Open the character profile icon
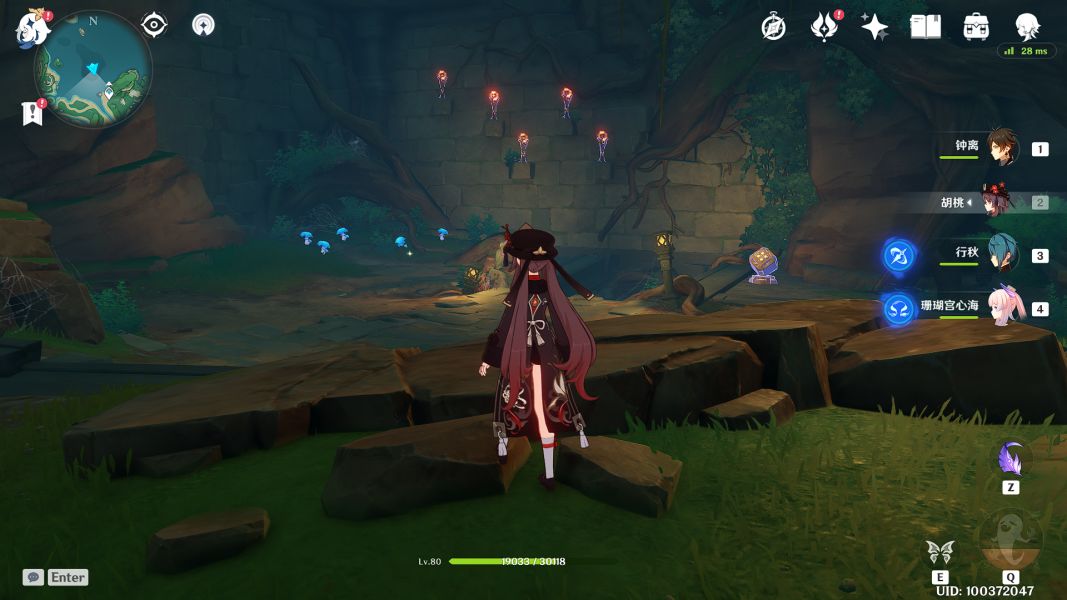Image resolution: width=1067 pixels, height=600 pixels. (x=1027, y=26)
